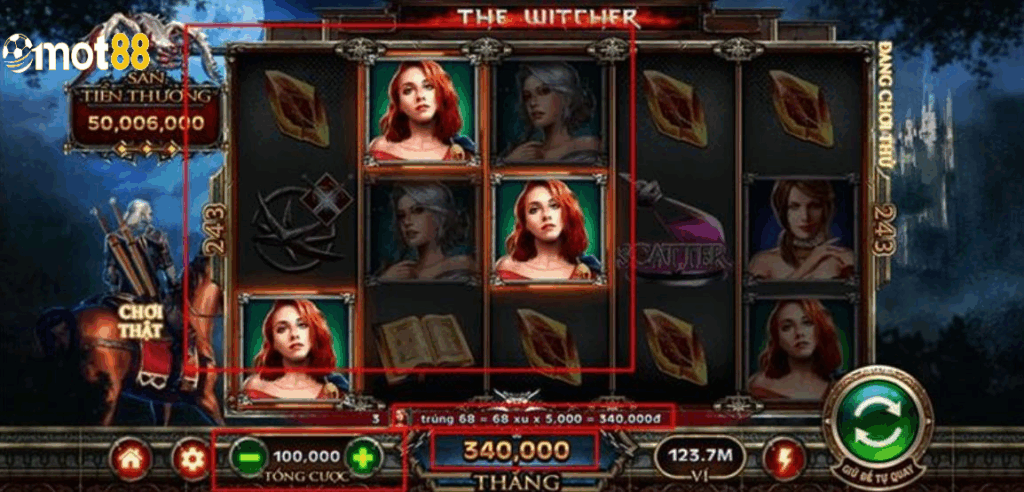Open the home button

[x=131, y=458]
